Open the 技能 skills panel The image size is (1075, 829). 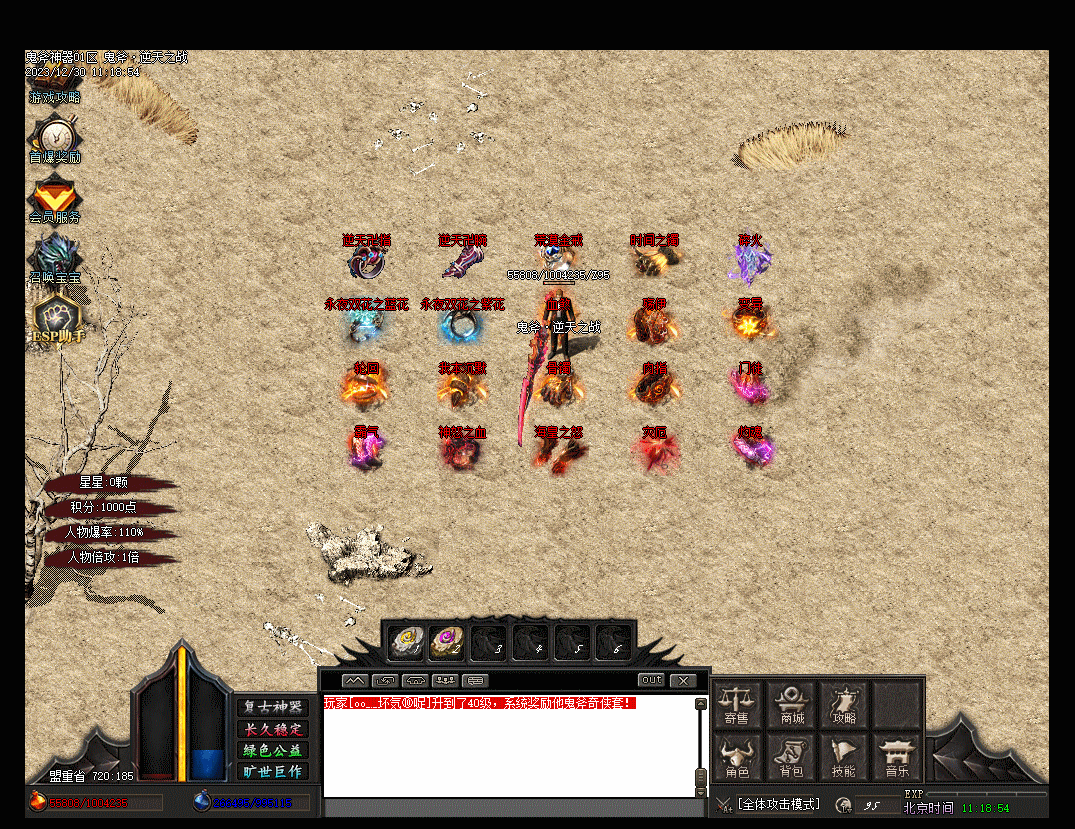point(844,757)
